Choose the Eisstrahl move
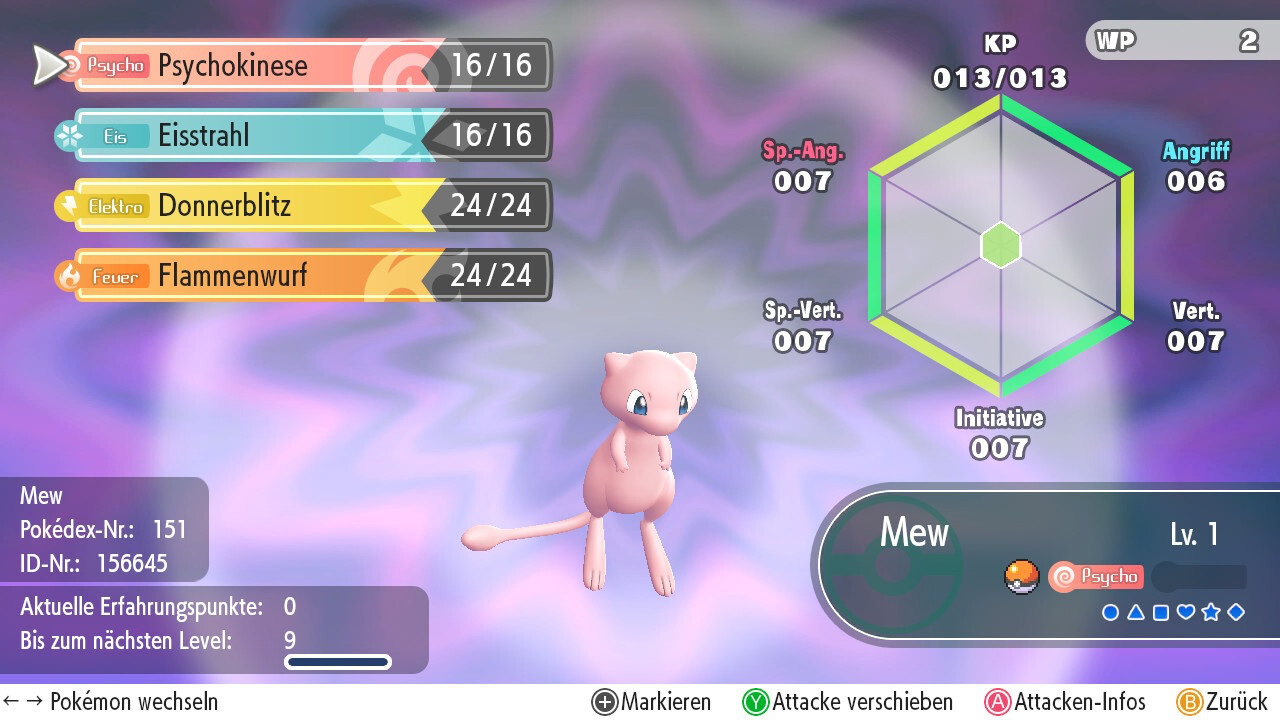 [310, 136]
